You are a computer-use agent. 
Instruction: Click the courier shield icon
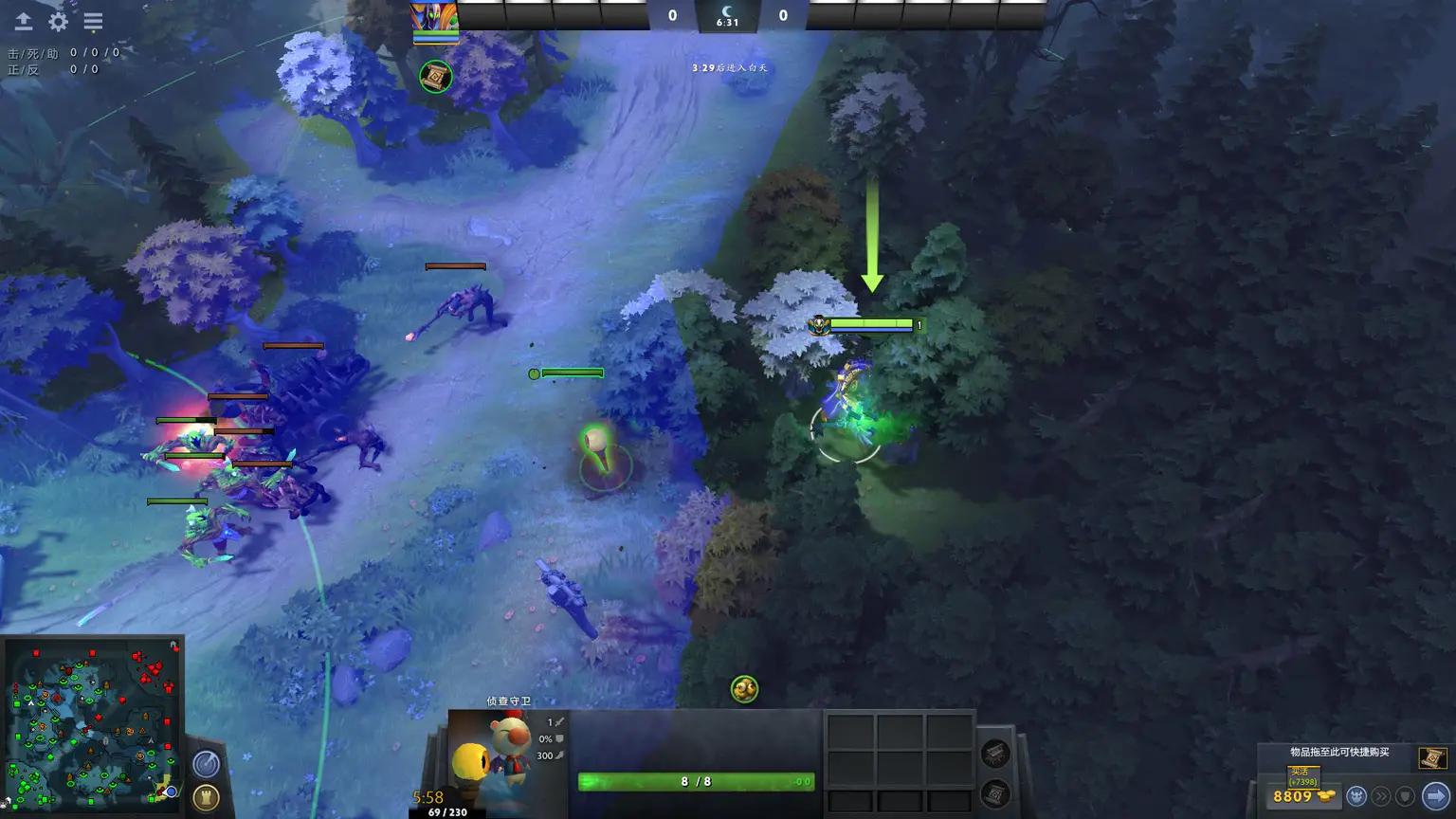click(x=1405, y=795)
